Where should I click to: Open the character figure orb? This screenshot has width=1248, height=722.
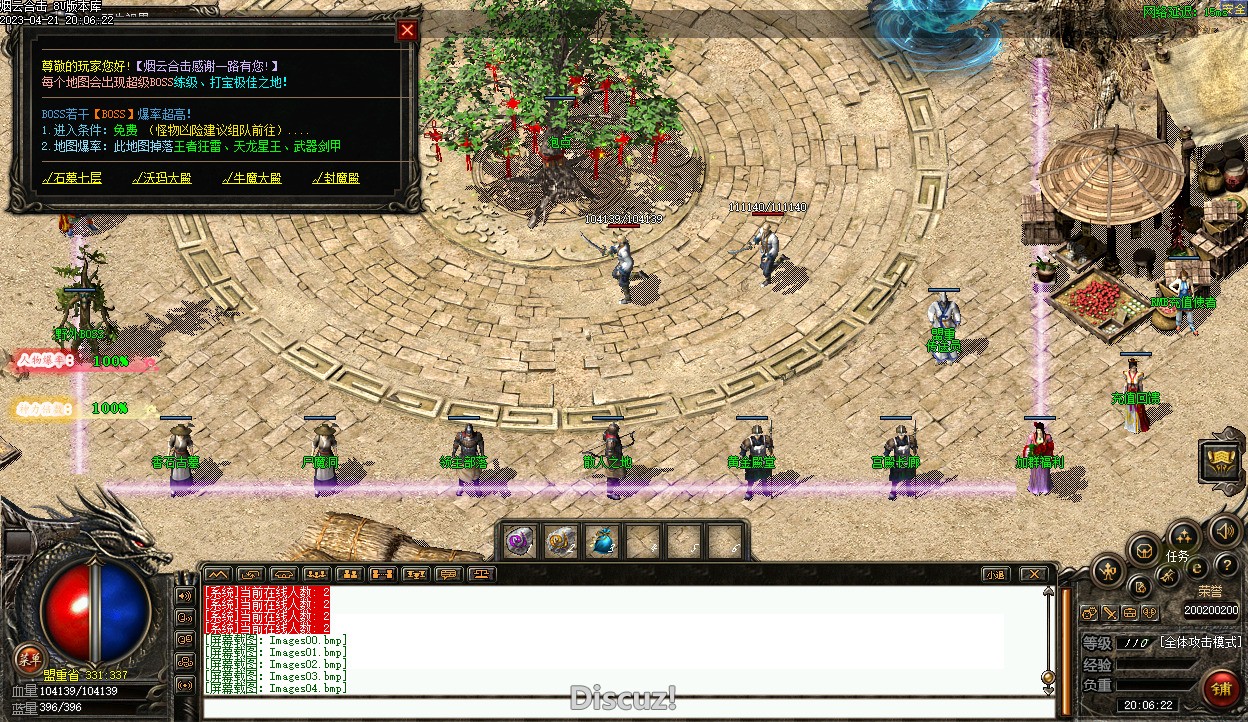[1108, 573]
